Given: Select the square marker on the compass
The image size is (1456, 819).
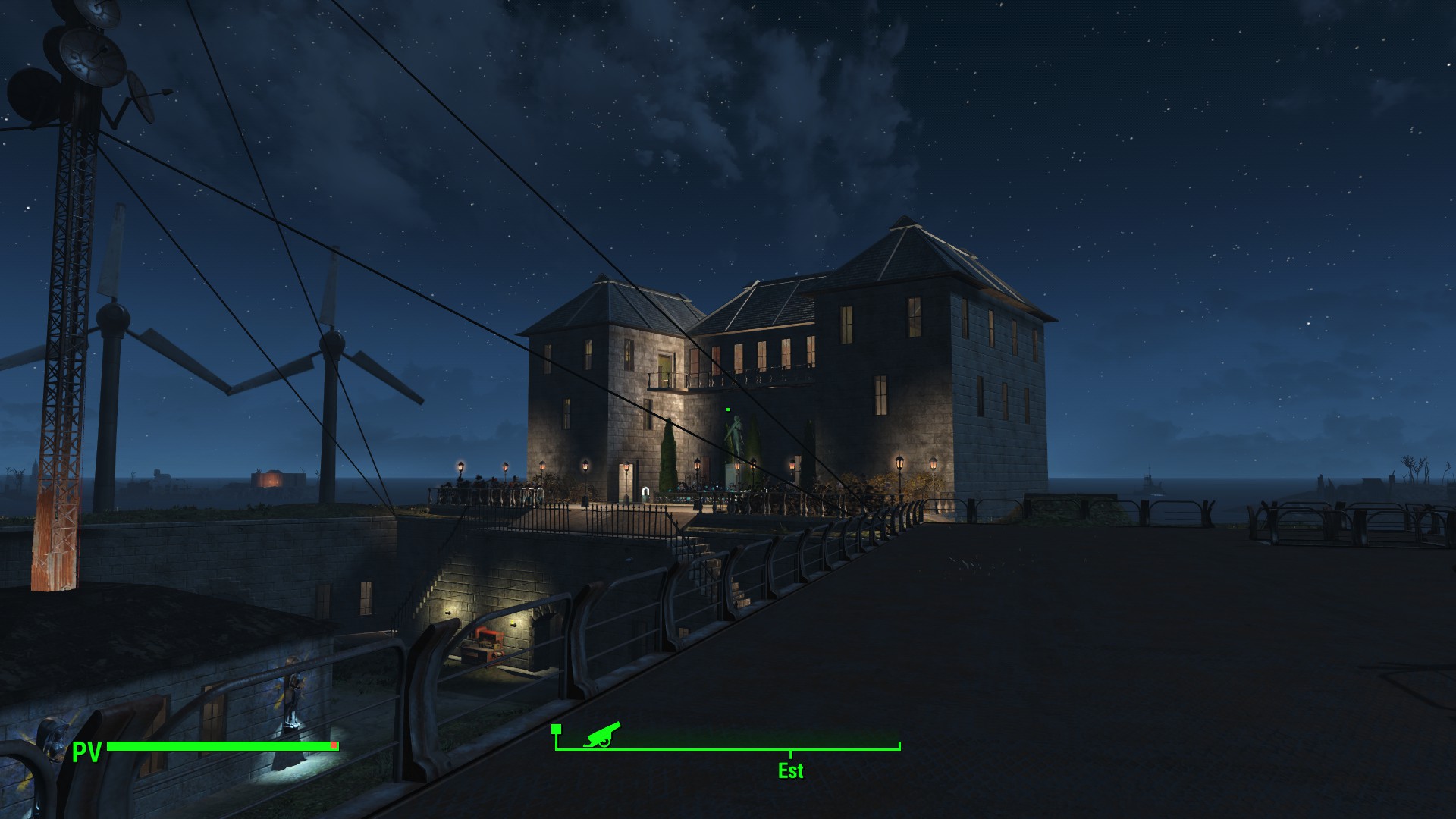Looking at the screenshot, I should tap(556, 729).
